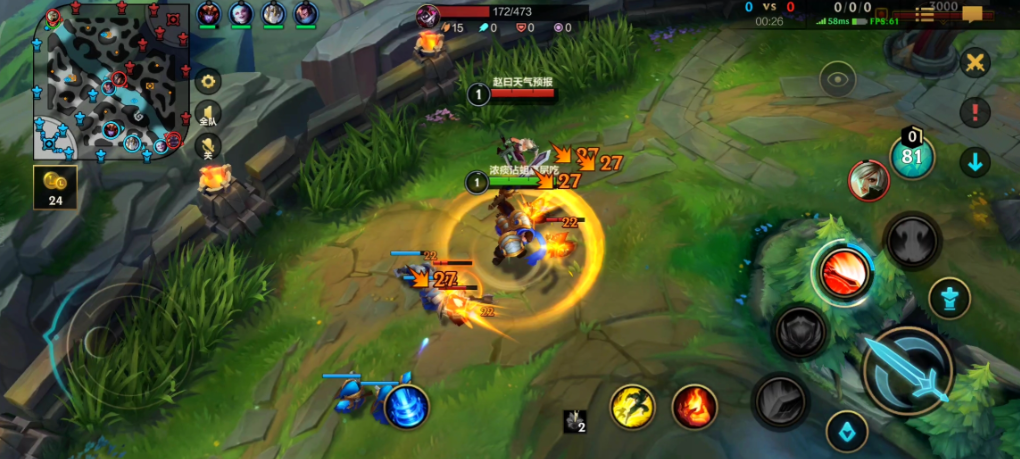Target minions with the minion attack button
Viewport: 1020px width, 459px height.
coord(846,431)
